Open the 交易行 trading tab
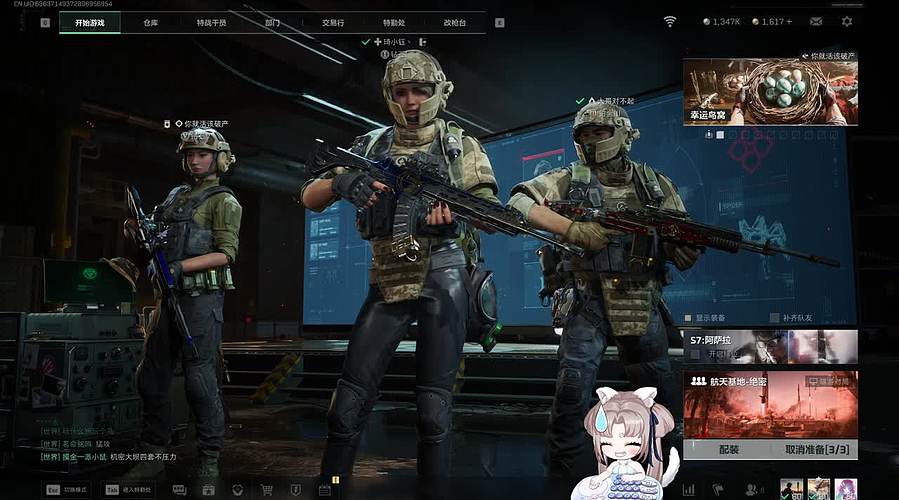This screenshot has width=899, height=500. tap(334, 22)
